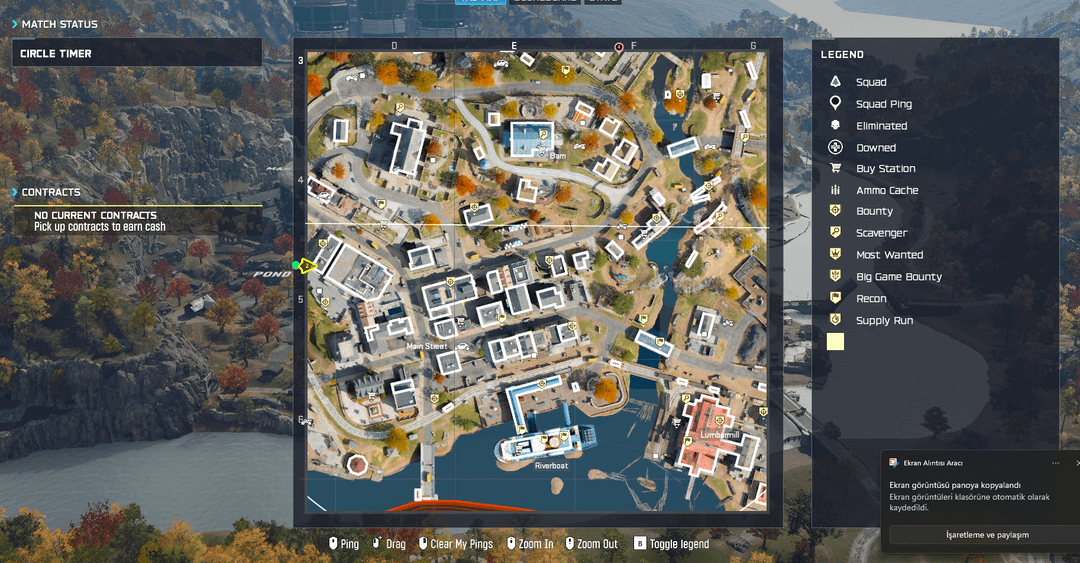Image resolution: width=1080 pixels, height=563 pixels.
Task: Choose the Ammo Cache legend entry
Action: (x=886, y=190)
